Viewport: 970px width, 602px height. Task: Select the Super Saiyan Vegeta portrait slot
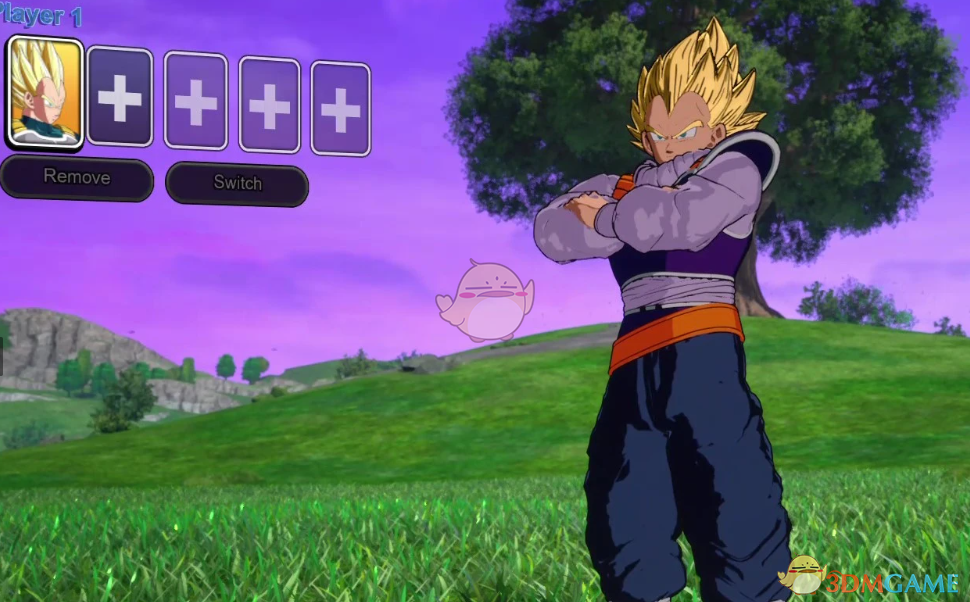click(x=44, y=93)
